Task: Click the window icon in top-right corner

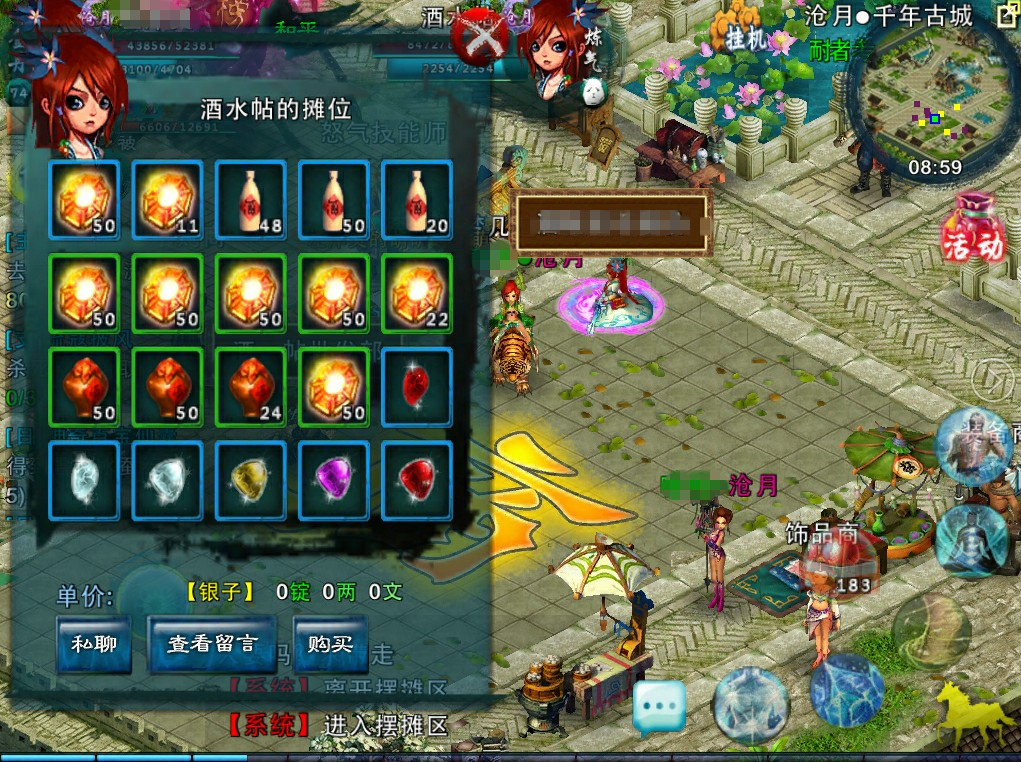Action: [x=1005, y=15]
